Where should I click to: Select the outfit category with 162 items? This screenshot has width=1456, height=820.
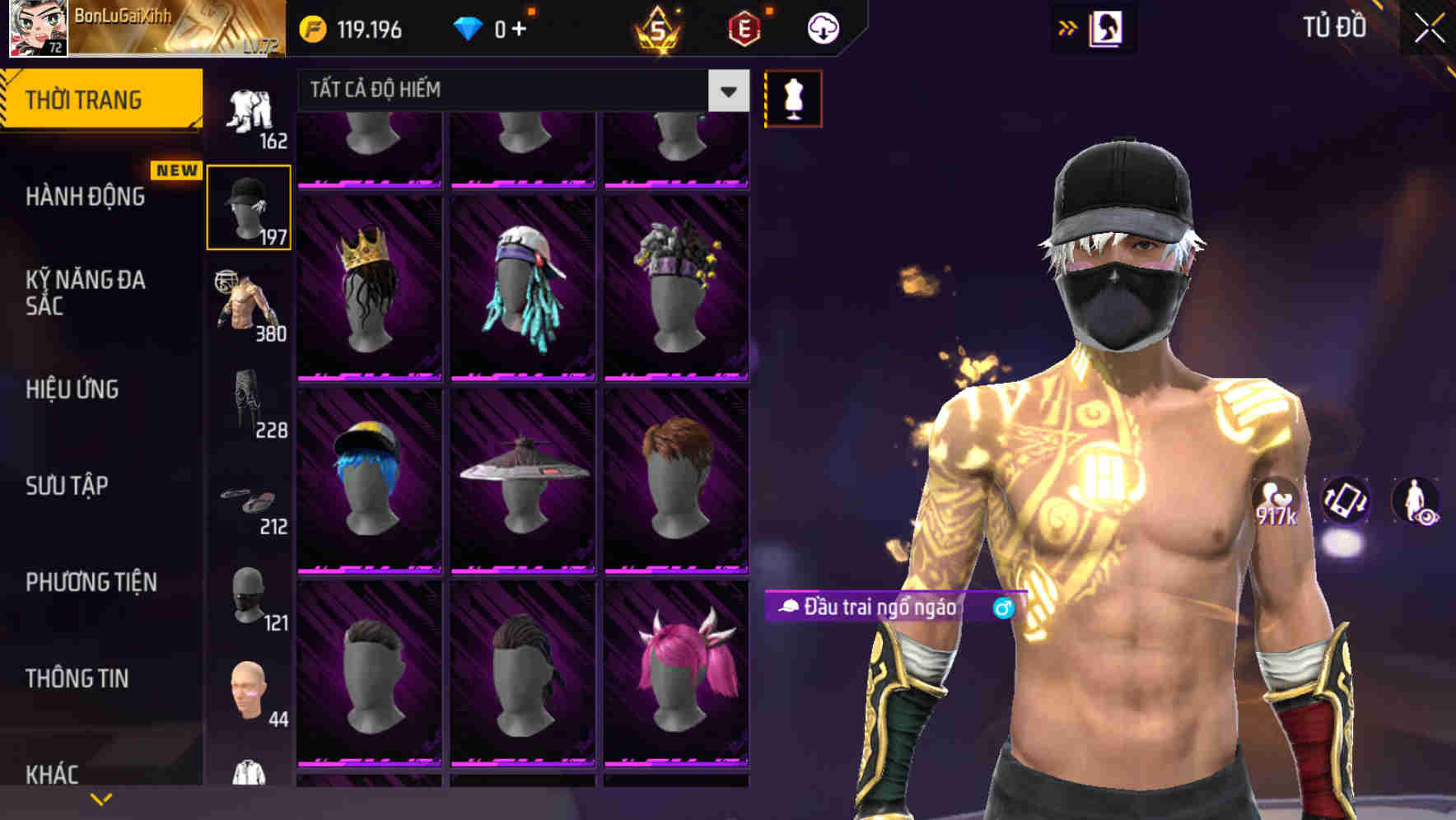249,111
